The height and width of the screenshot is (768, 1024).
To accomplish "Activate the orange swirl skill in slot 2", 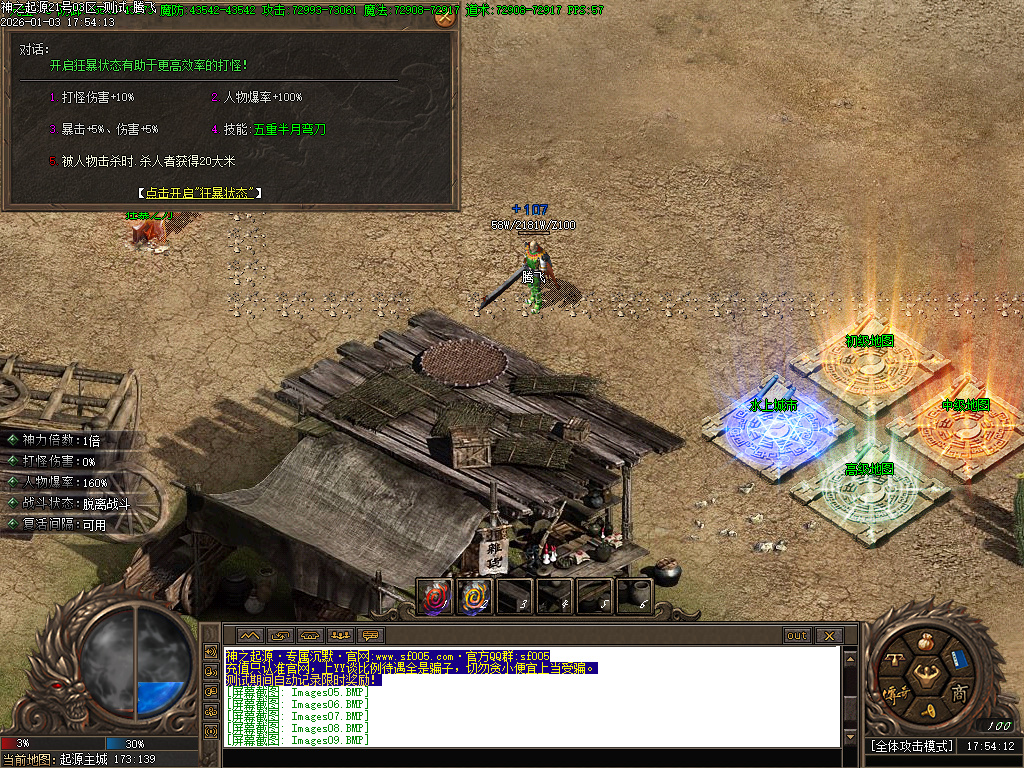I will pos(475,597).
